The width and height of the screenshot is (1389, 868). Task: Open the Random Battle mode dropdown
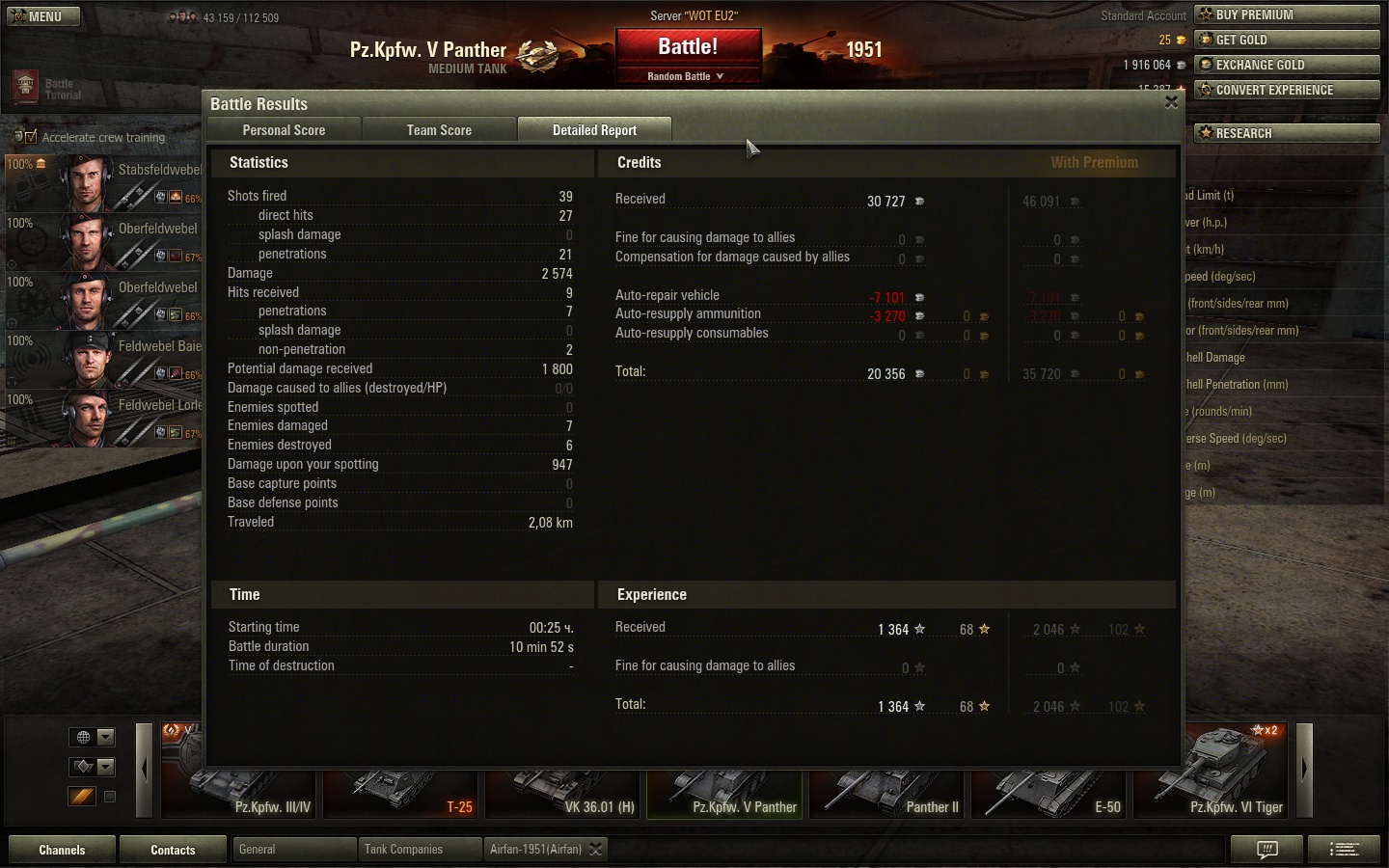pyautogui.click(x=687, y=76)
